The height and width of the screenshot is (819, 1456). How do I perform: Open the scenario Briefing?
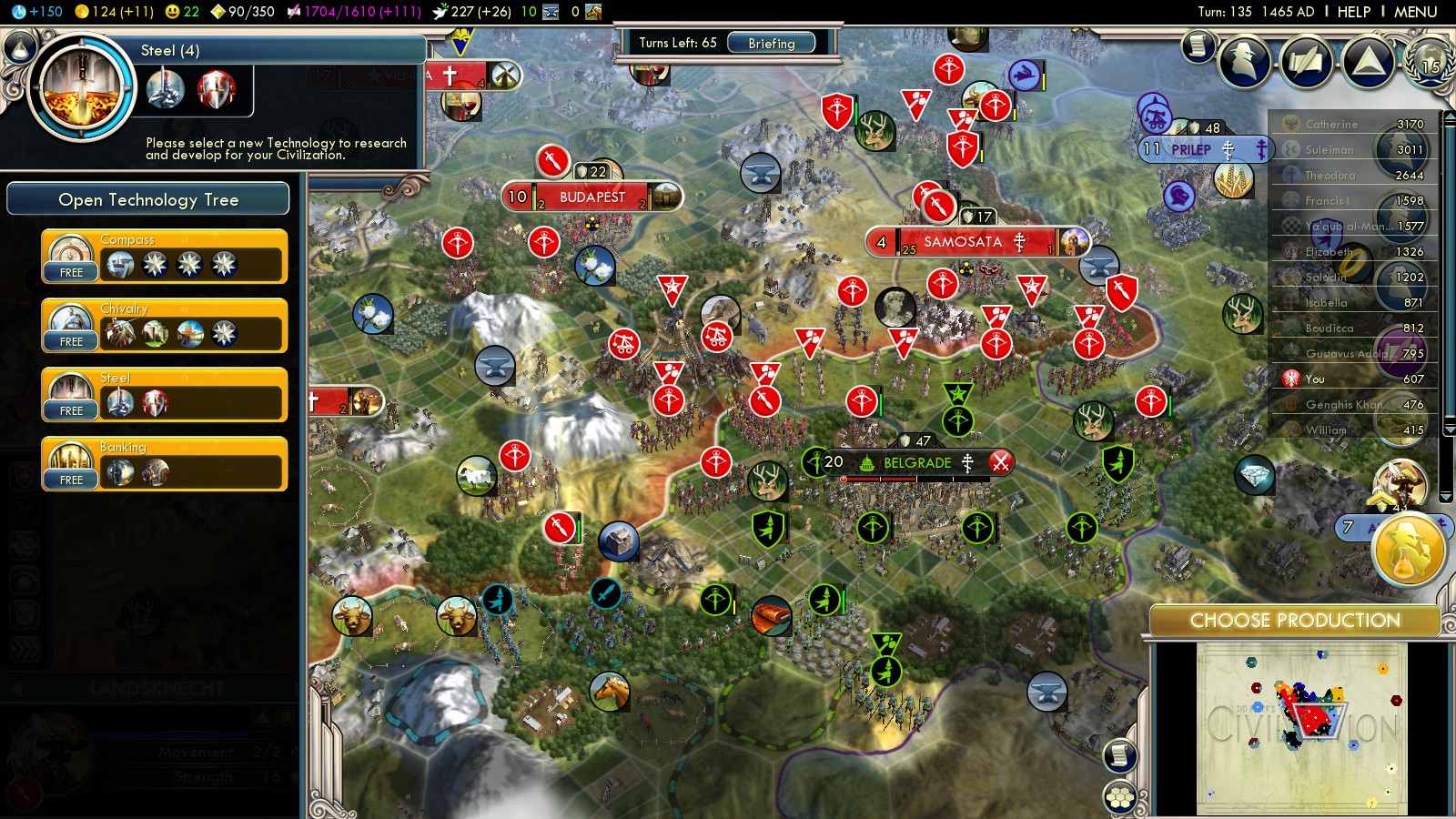coord(771,43)
